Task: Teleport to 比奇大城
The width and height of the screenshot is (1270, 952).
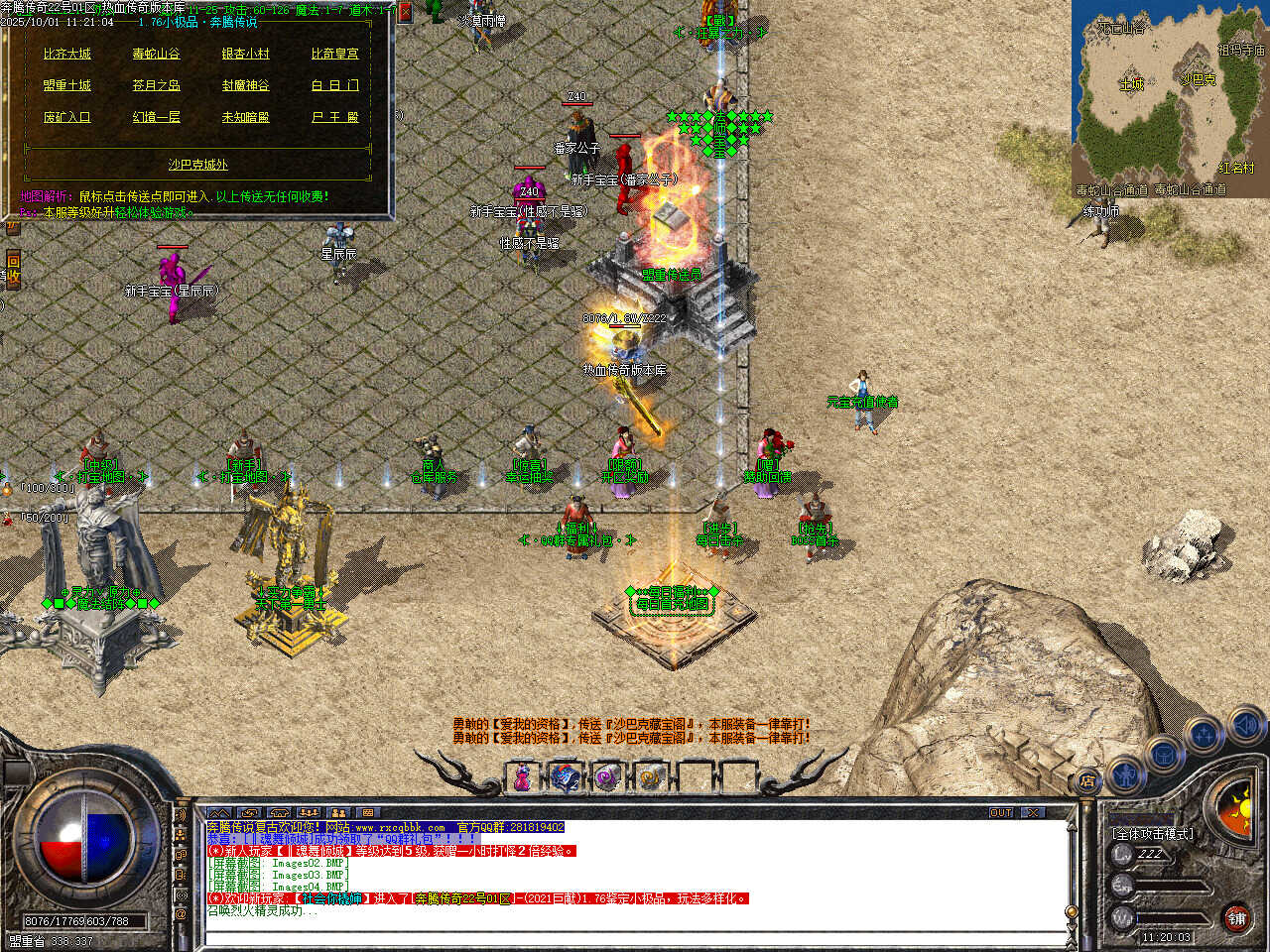Action: (66, 54)
